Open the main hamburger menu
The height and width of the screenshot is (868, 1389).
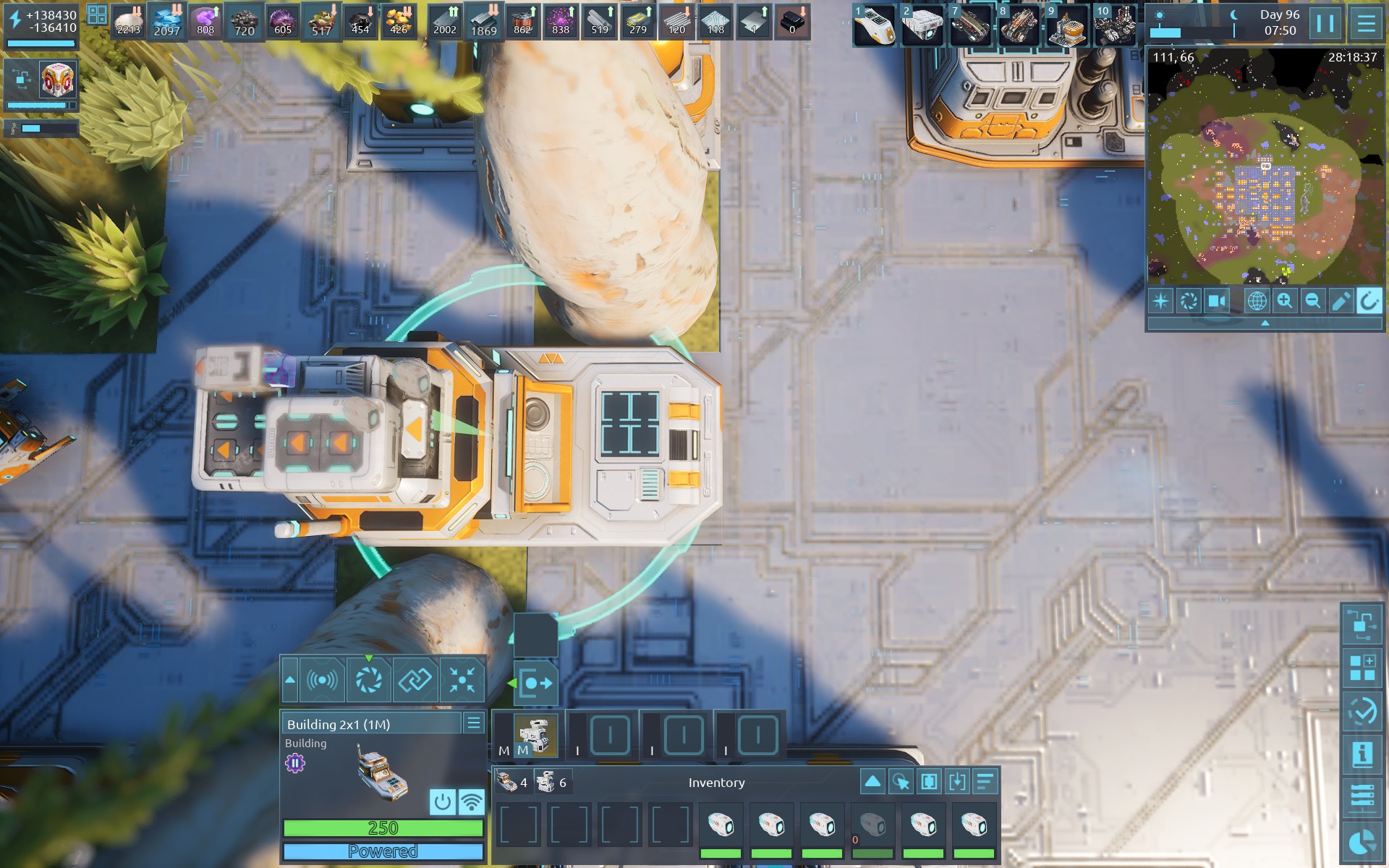pos(1366,23)
